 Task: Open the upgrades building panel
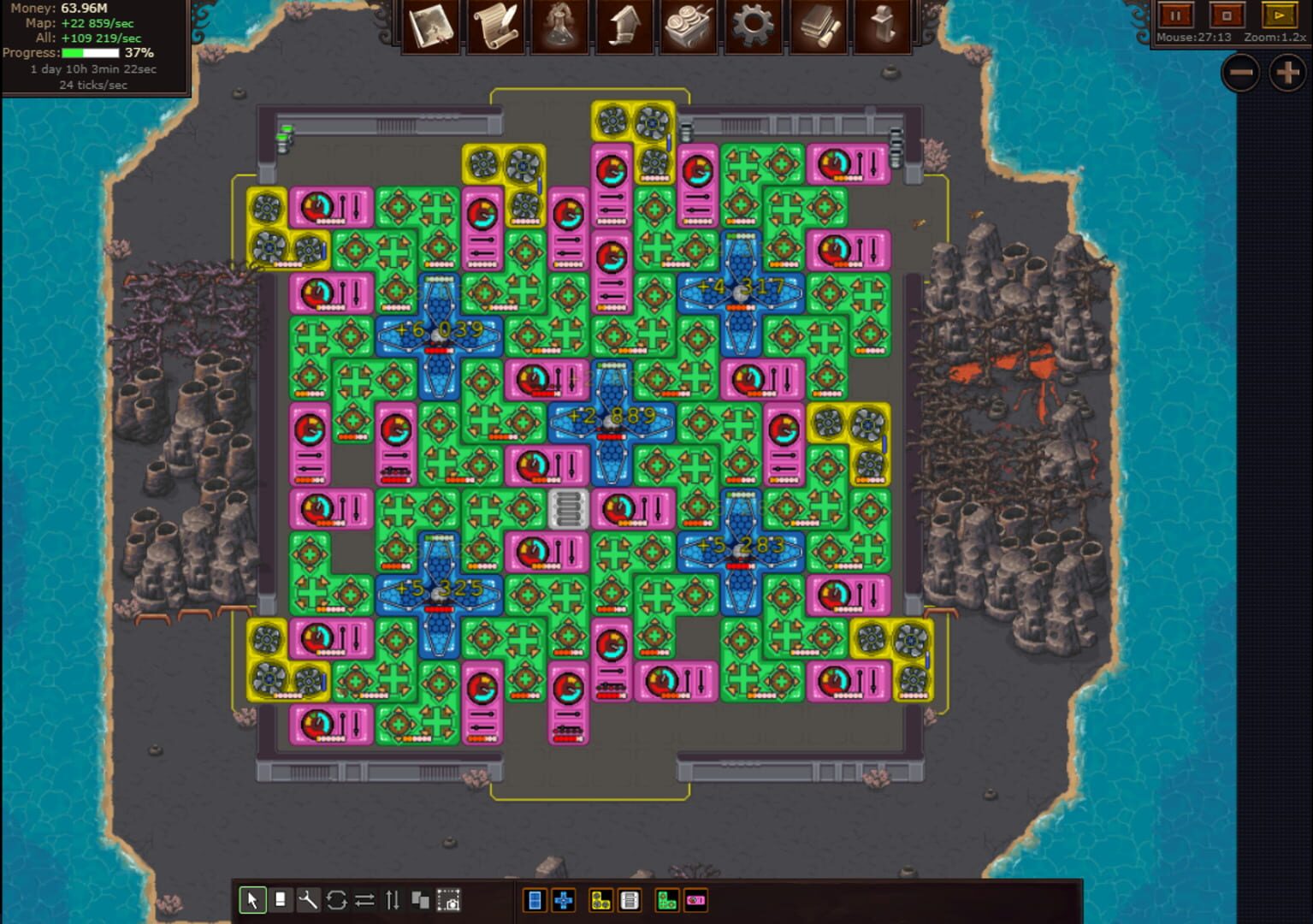tap(624, 26)
